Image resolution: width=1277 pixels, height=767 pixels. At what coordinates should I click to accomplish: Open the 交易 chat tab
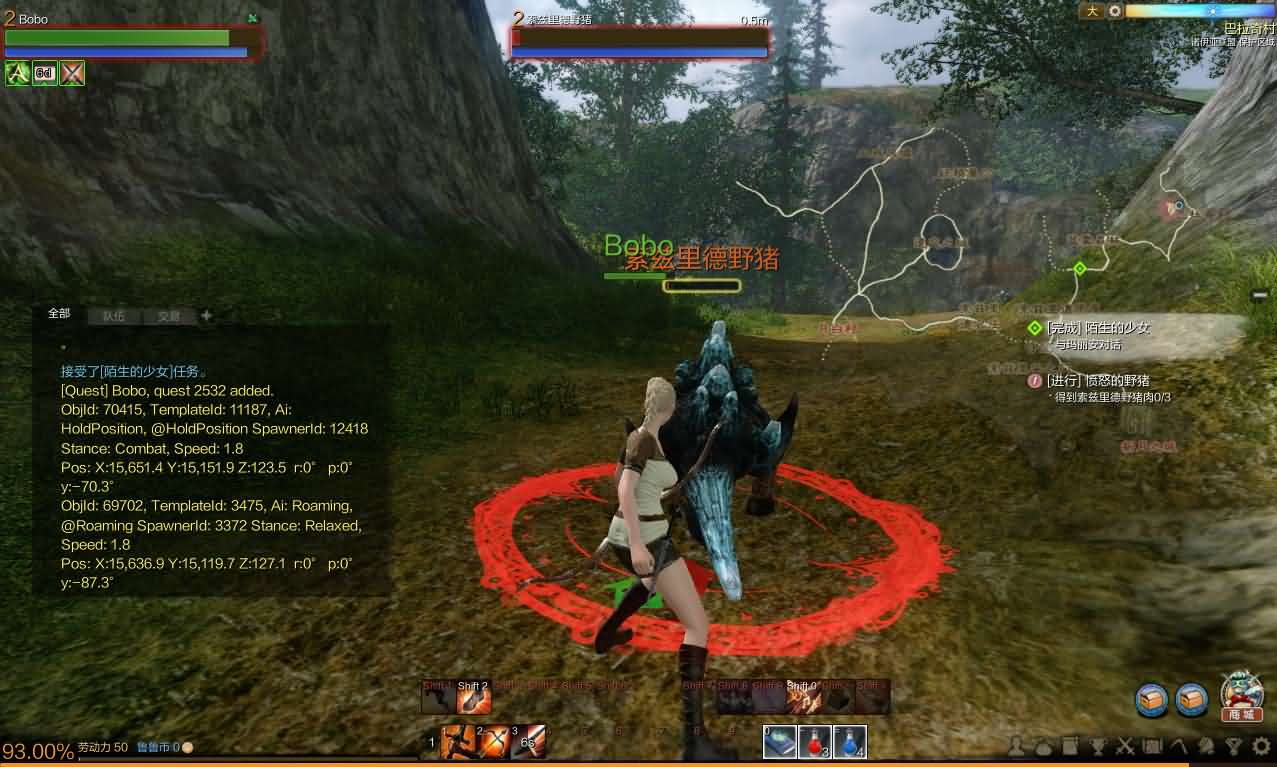169,316
